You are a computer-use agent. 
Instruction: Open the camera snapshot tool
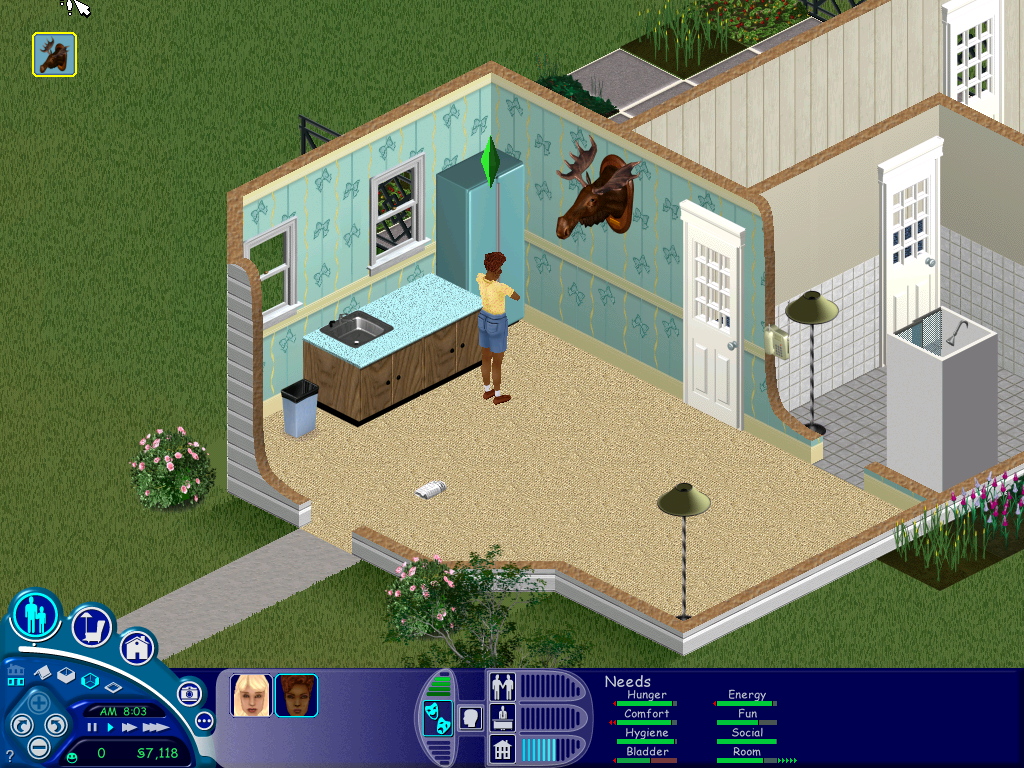[189, 692]
